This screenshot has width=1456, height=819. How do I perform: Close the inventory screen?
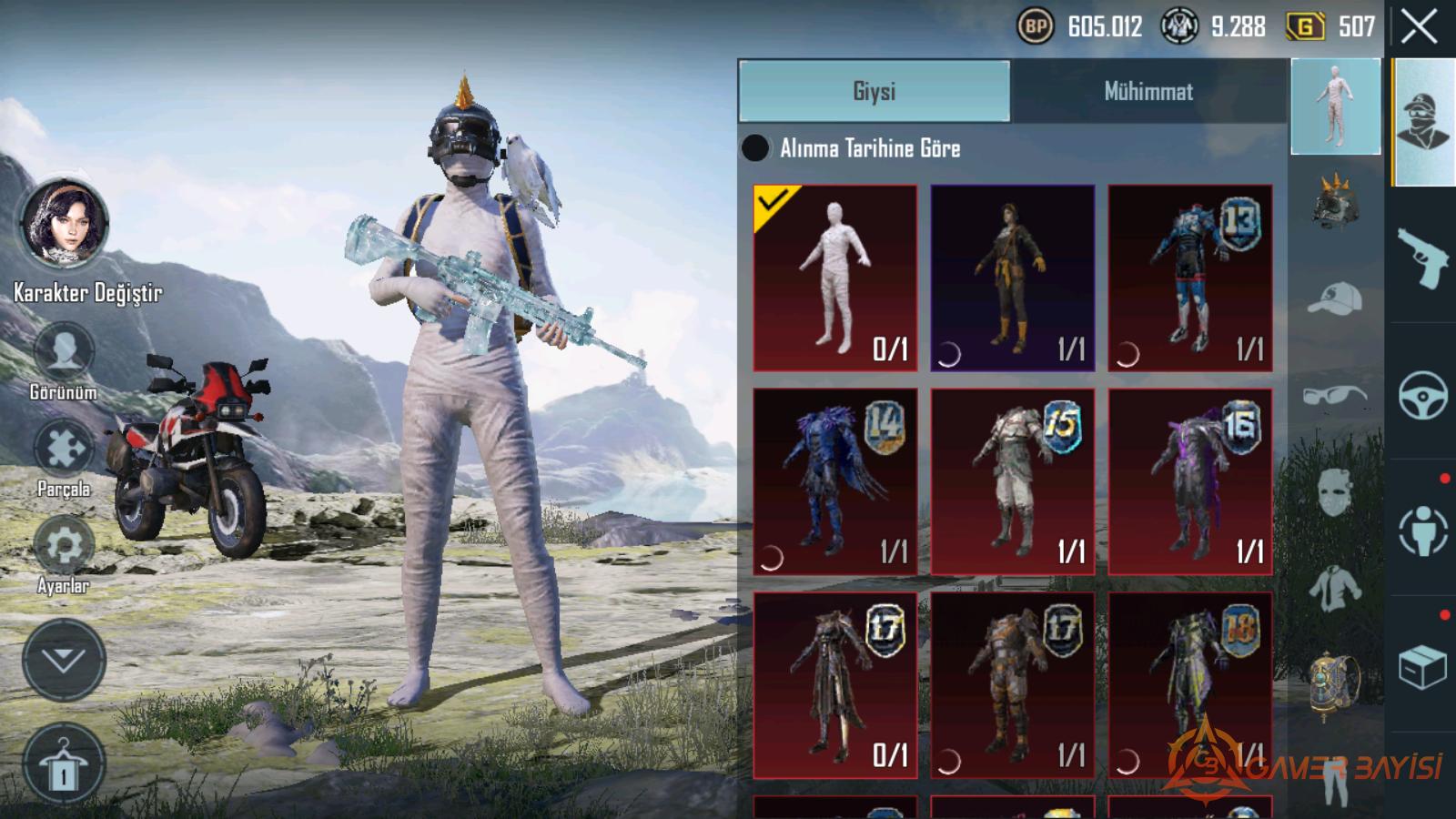click(x=1419, y=27)
